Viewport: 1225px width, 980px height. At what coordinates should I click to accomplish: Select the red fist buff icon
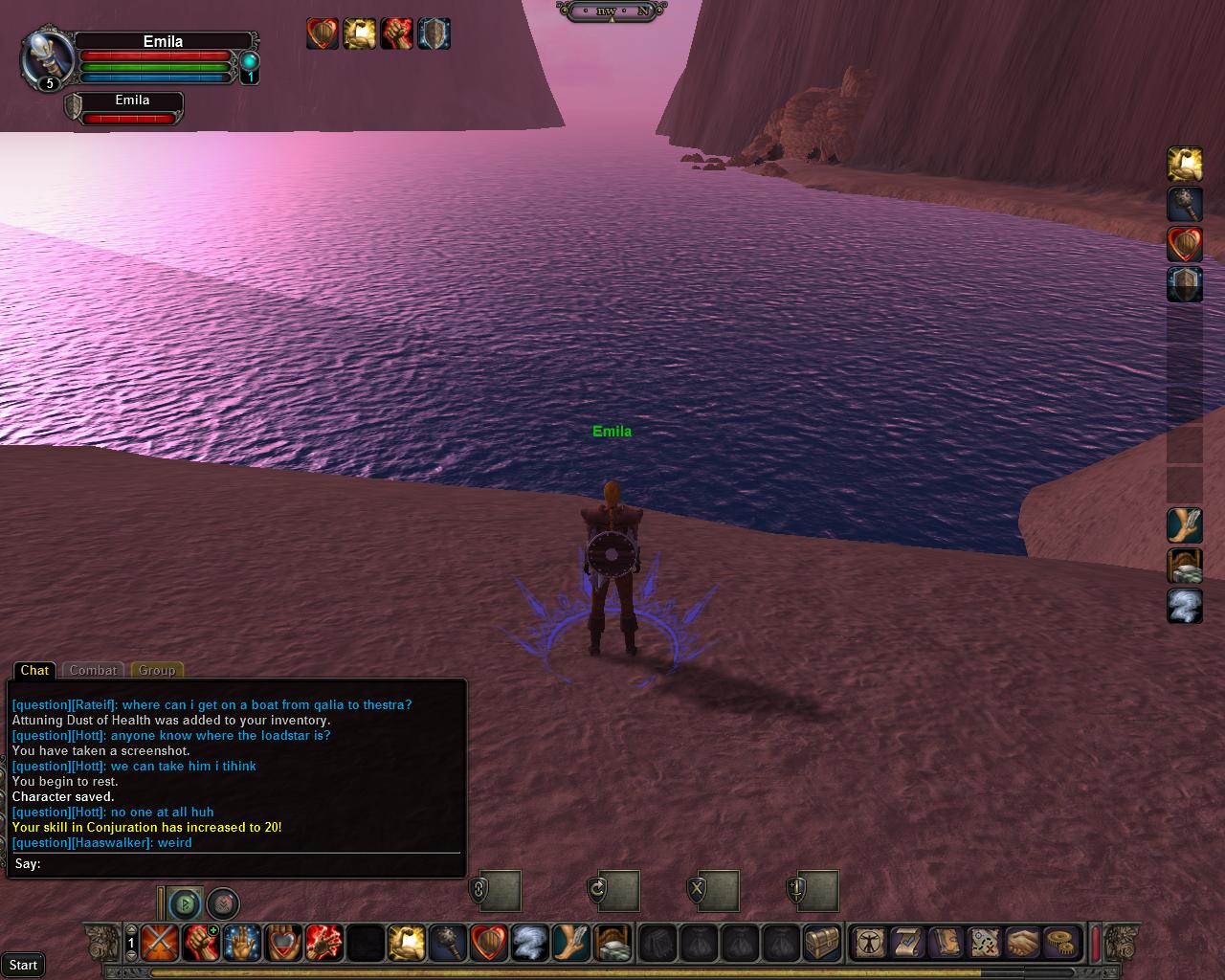coord(396,33)
